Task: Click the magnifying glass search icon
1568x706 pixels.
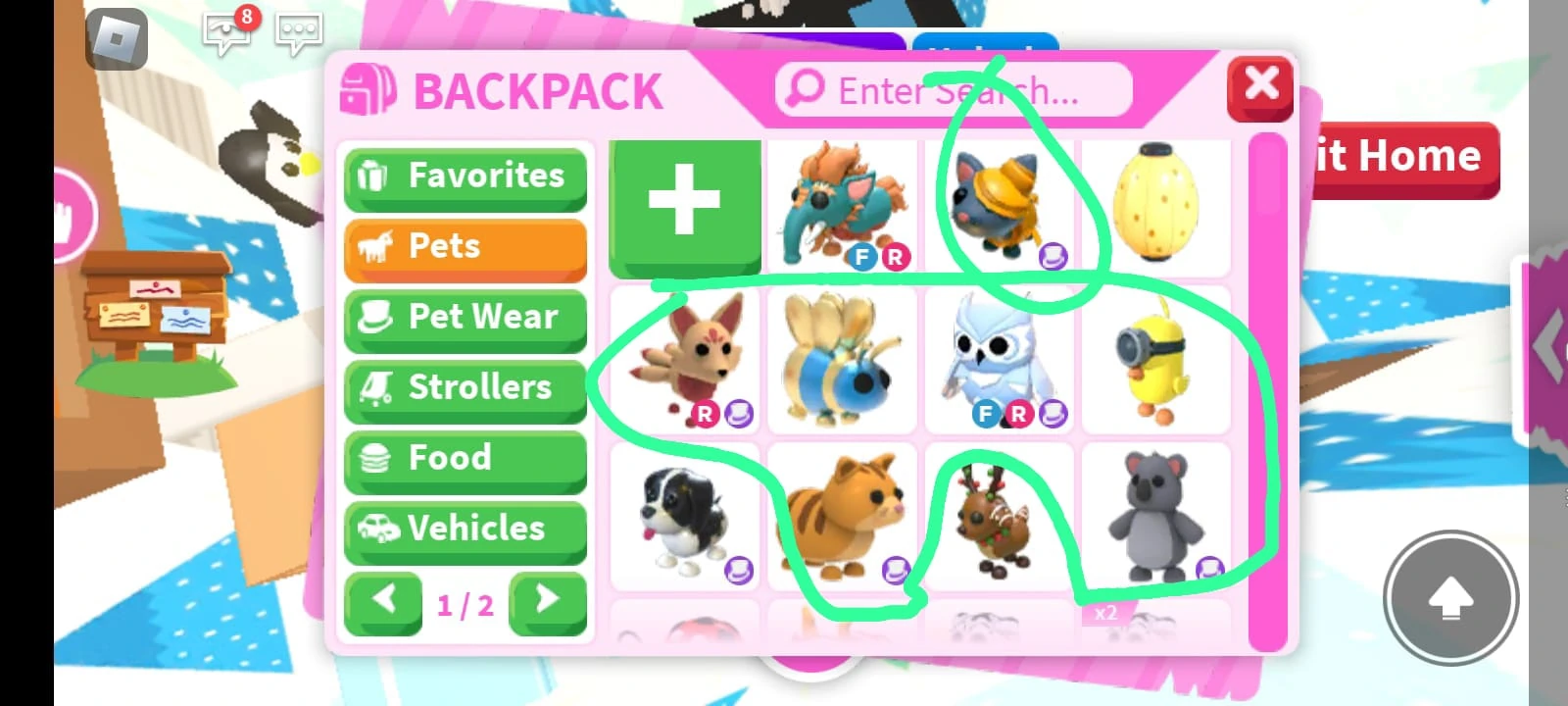Action: point(802,89)
